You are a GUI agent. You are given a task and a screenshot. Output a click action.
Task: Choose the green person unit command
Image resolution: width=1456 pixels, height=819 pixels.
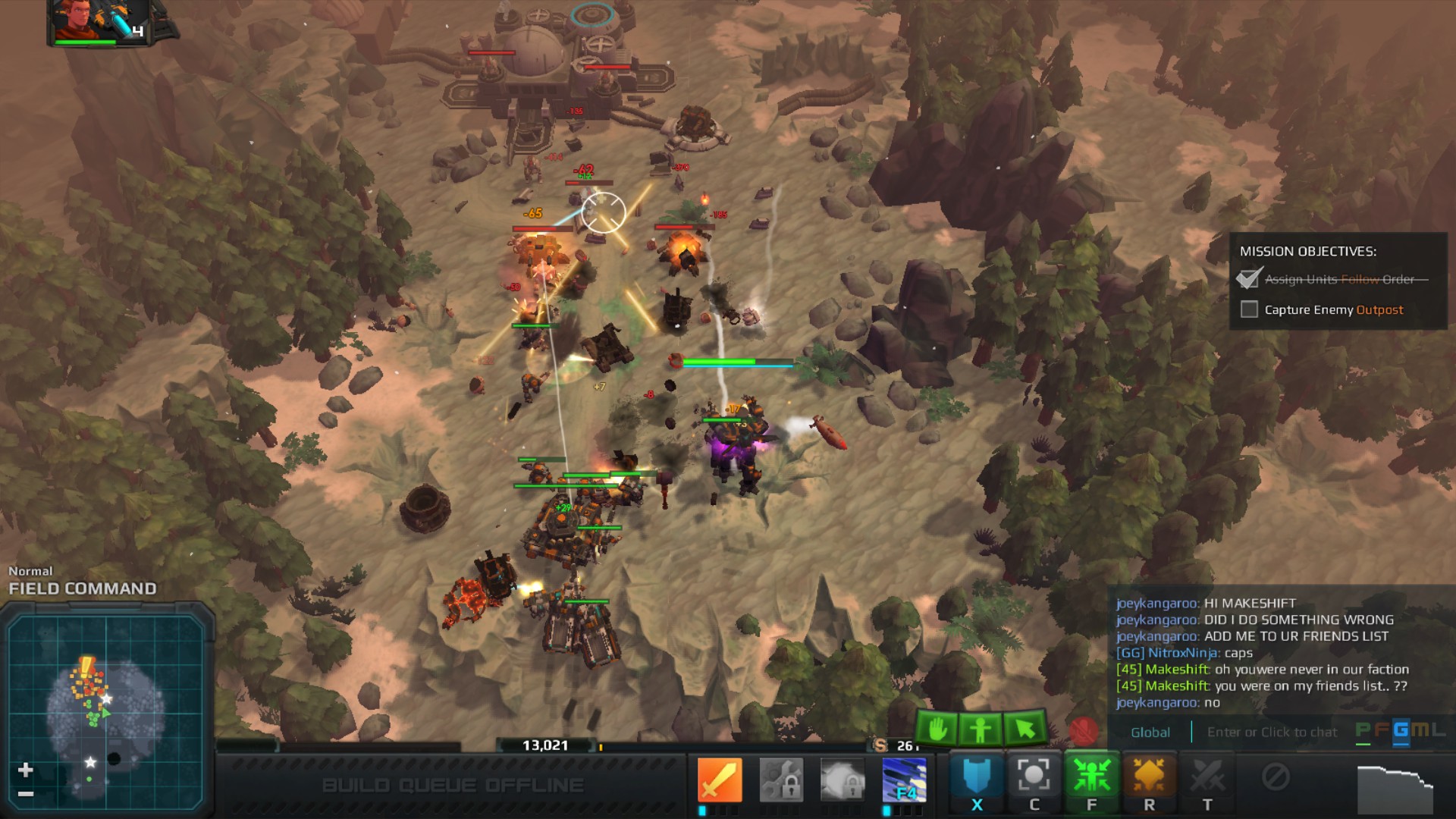coord(980,730)
